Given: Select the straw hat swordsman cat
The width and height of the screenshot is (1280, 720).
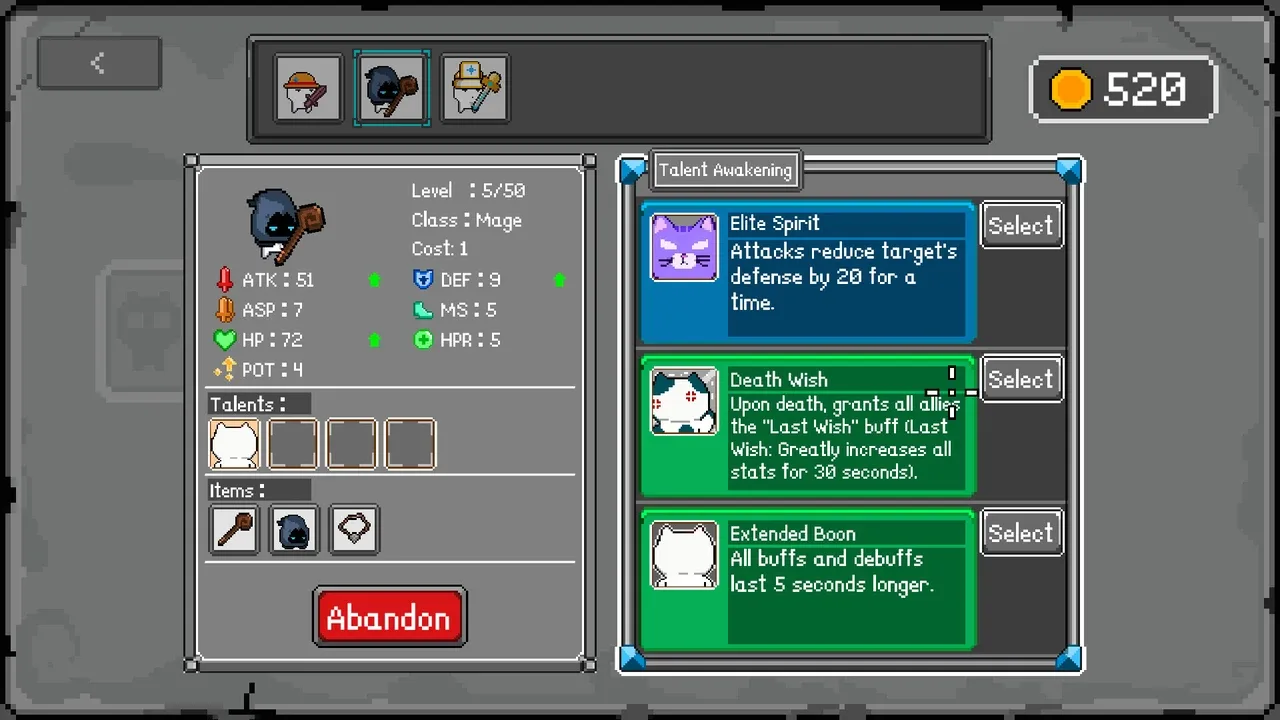Looking at the screenshot, I should pyautogui.click(x=308, y=89).
